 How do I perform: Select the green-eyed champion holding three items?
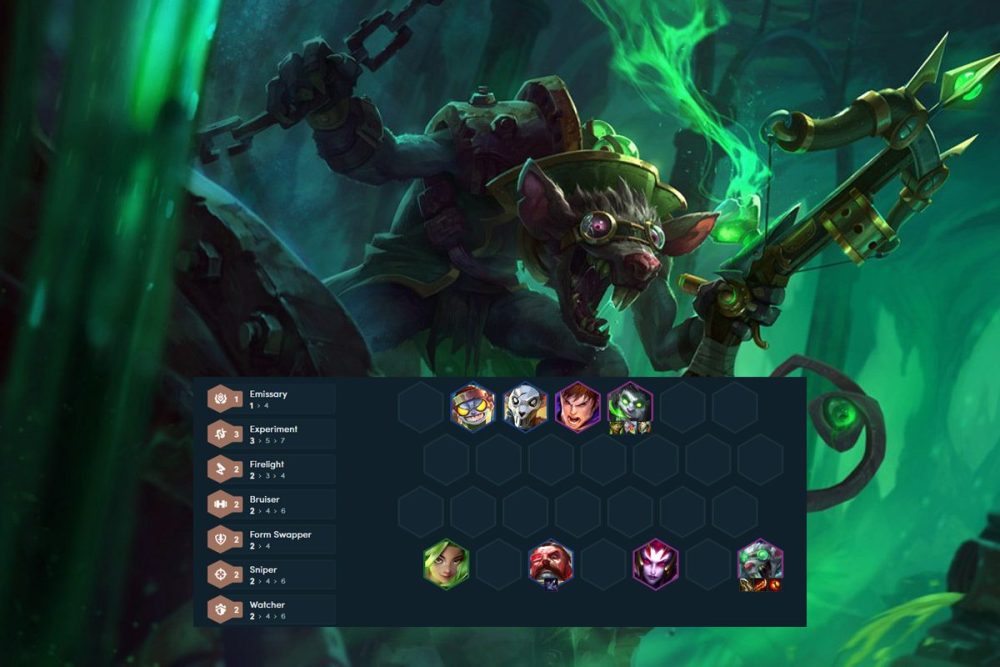pyautogui.click(x=630, y=407)
